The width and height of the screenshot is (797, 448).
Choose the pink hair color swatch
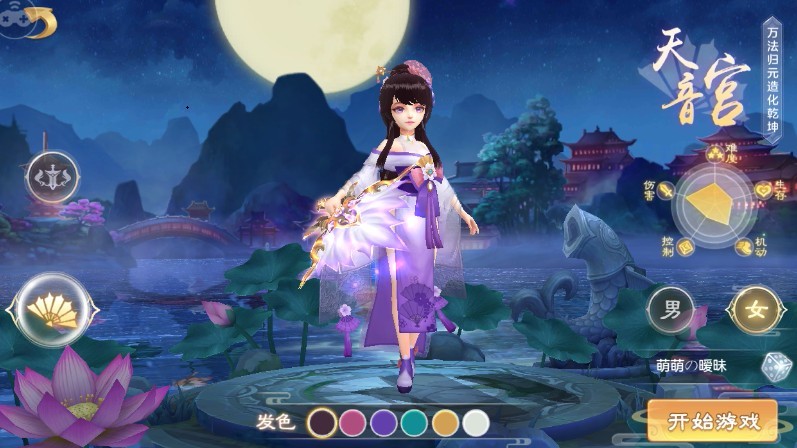[353, 423]
